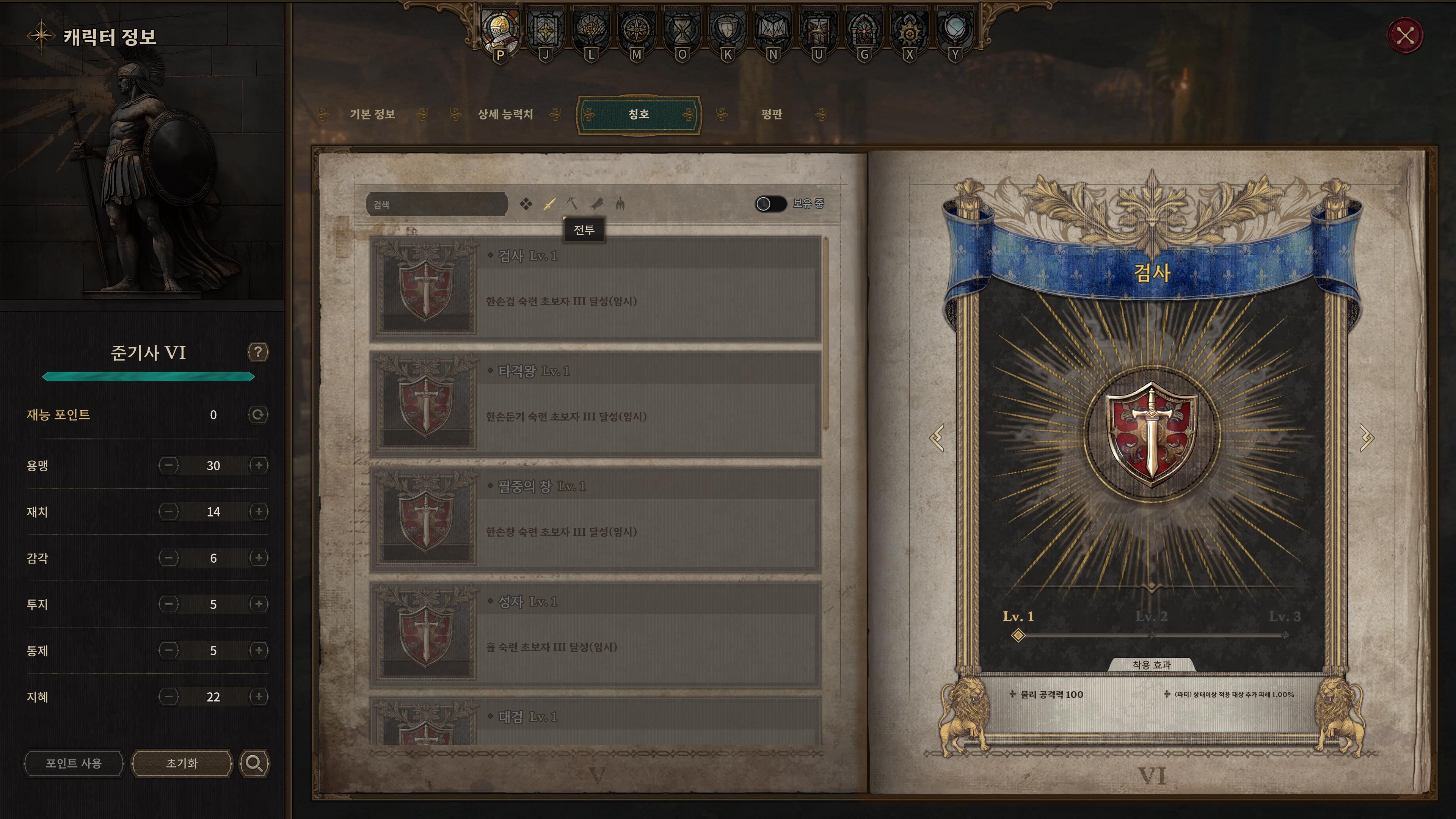This screenshot has width=1456, height=819.
Task: Filter titles by the pickaxe icon
Action: 573,204
